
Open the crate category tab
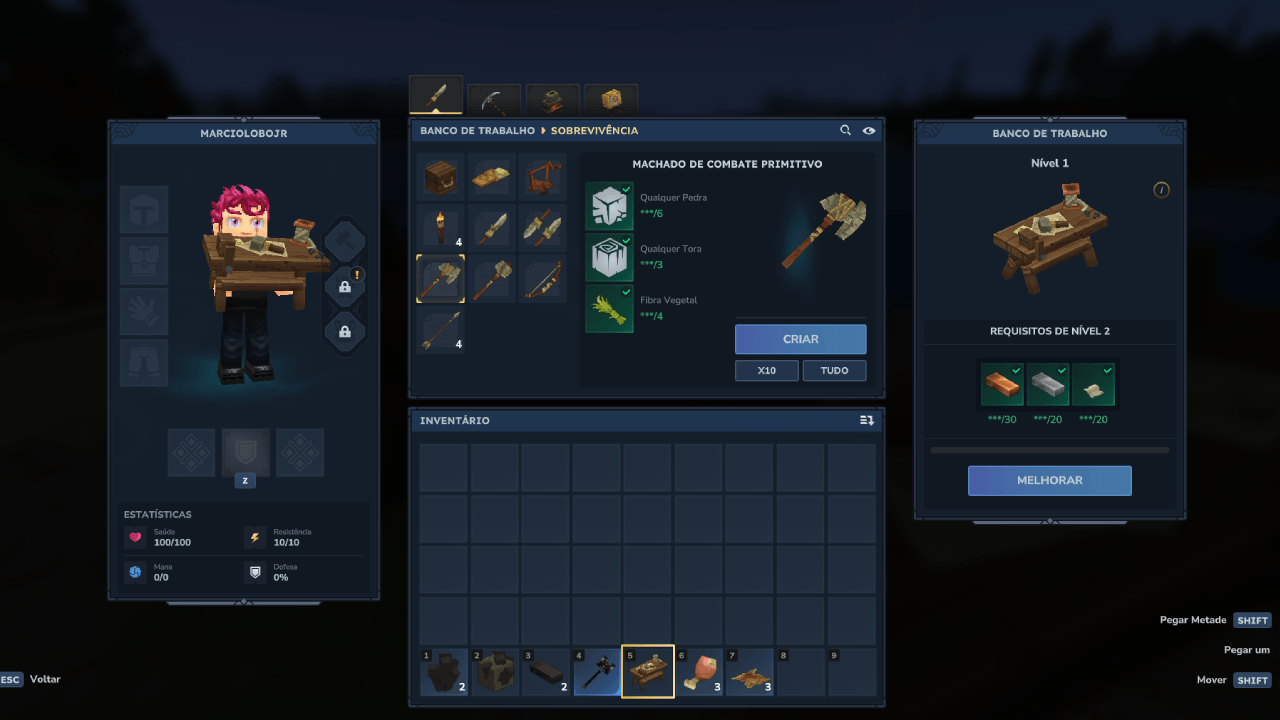pyautogui.click(x=611, y=100)
